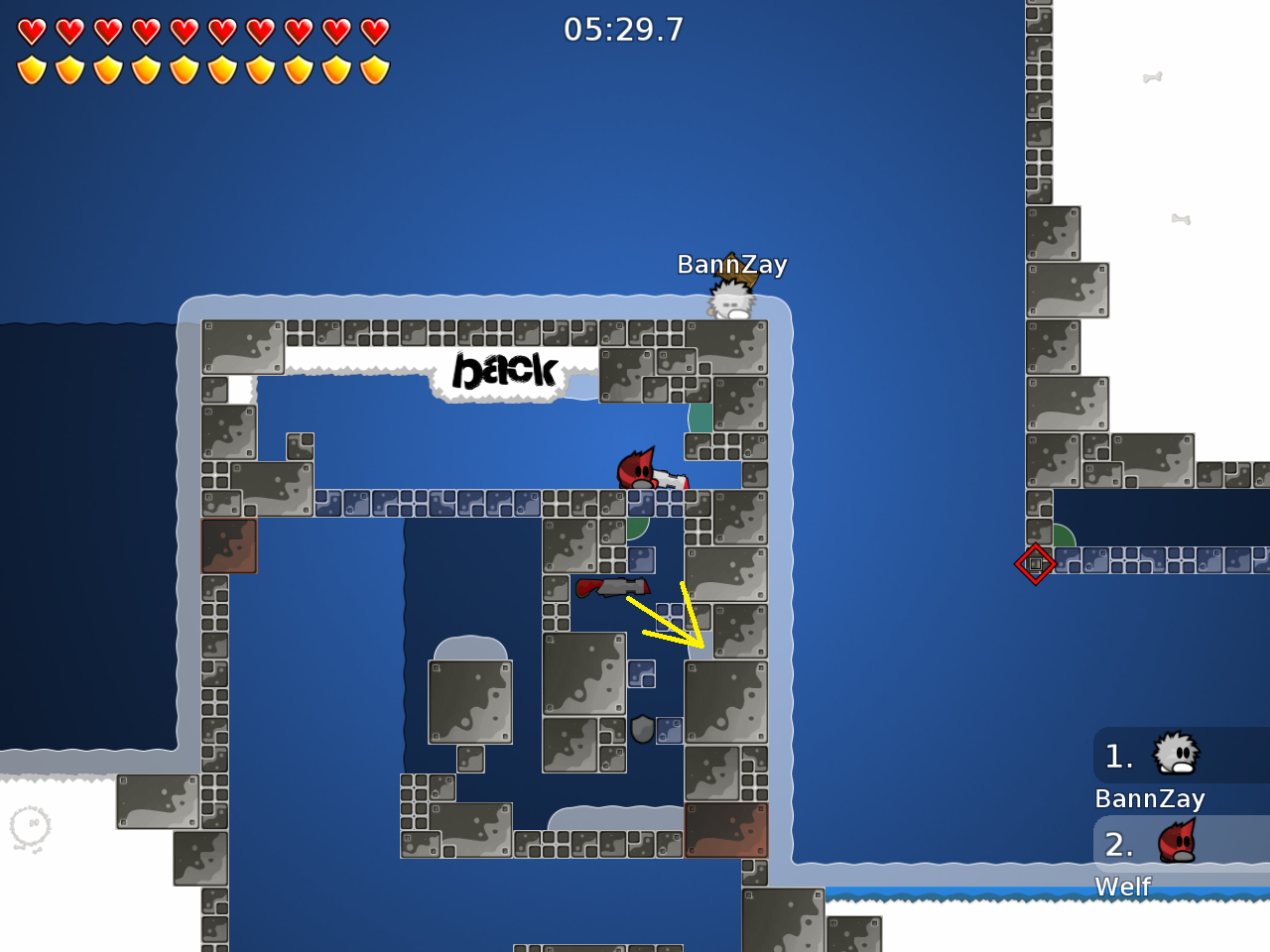
Task: Select the BannZay name label above the white character
Action: 731,265
